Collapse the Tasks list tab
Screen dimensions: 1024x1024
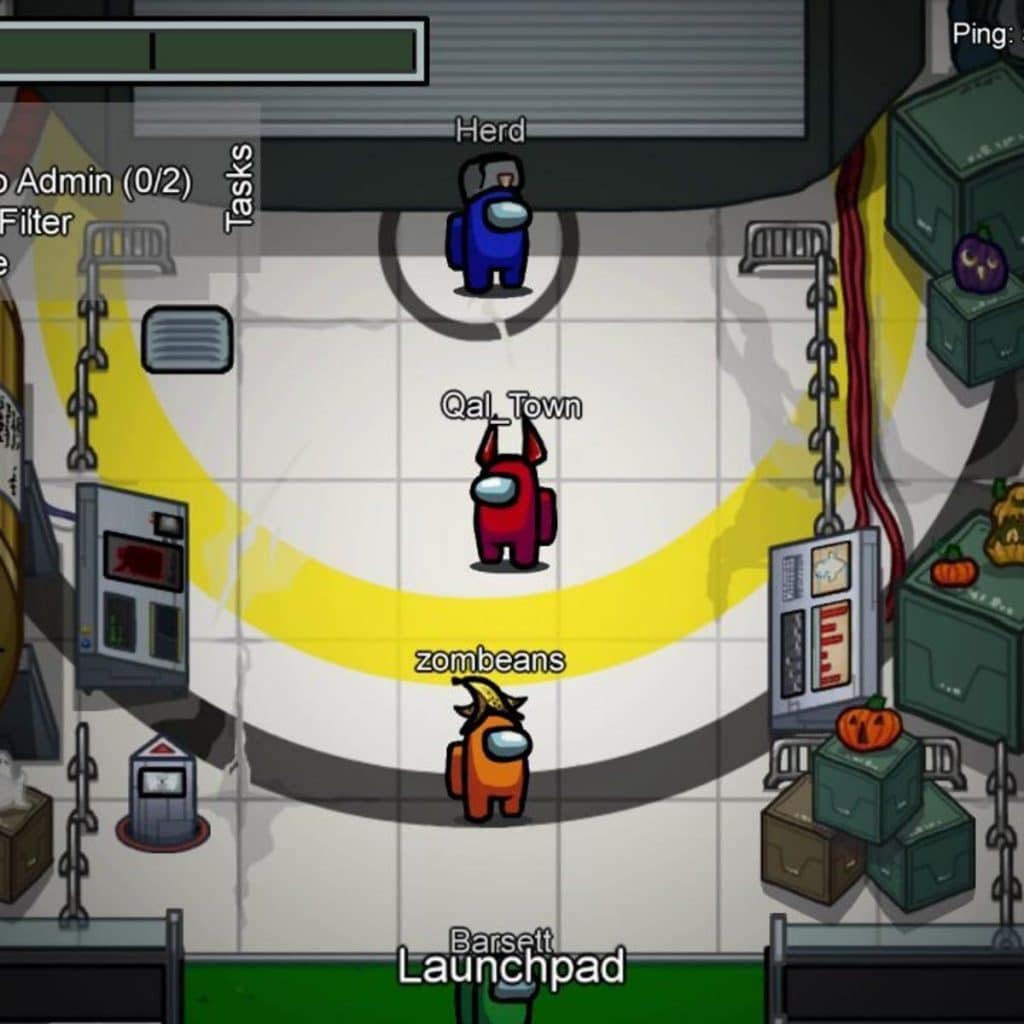[x=240, y=188]
